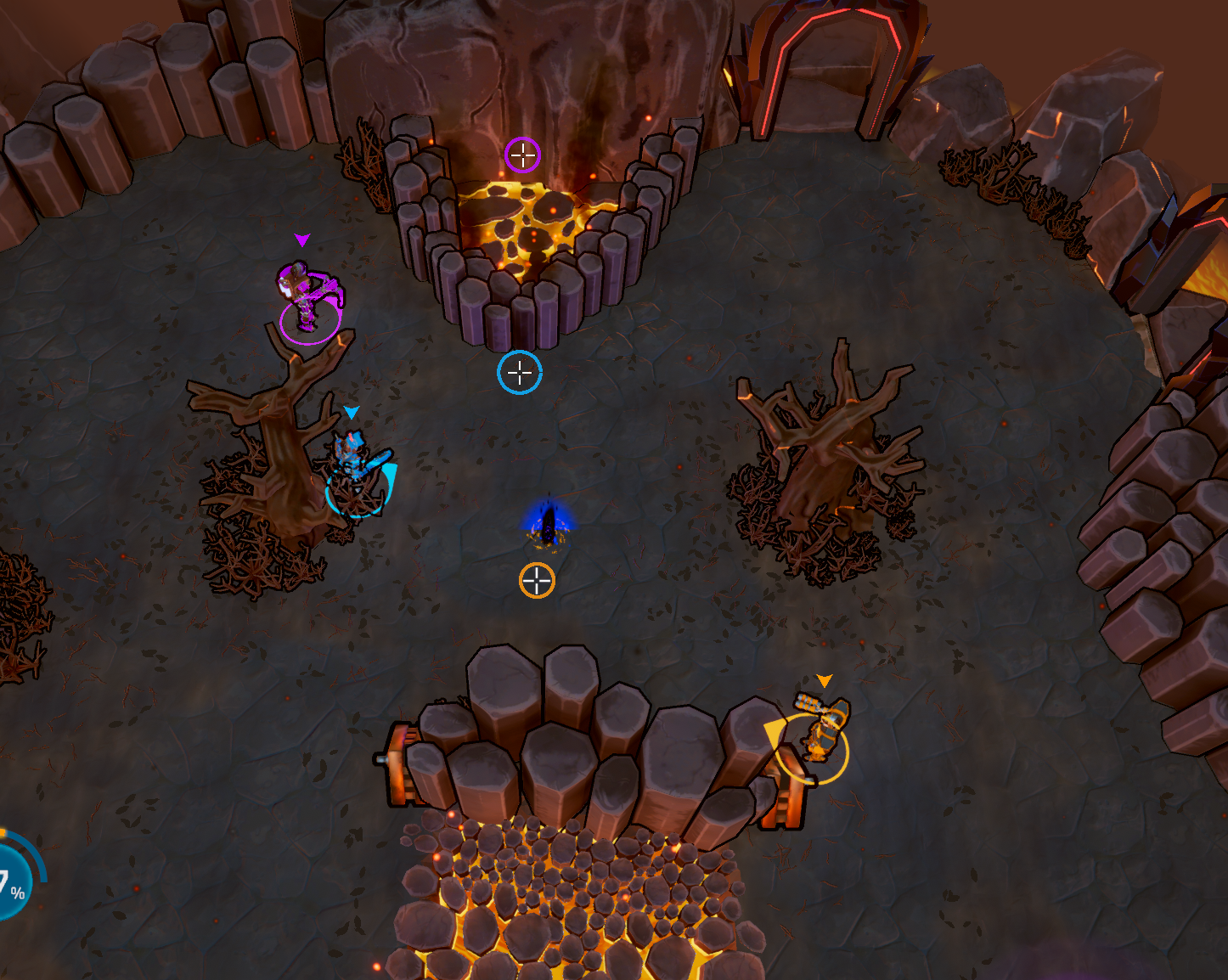Click the orange crosshair reticle
The image size is (1228, 980).
coord(537,581)
